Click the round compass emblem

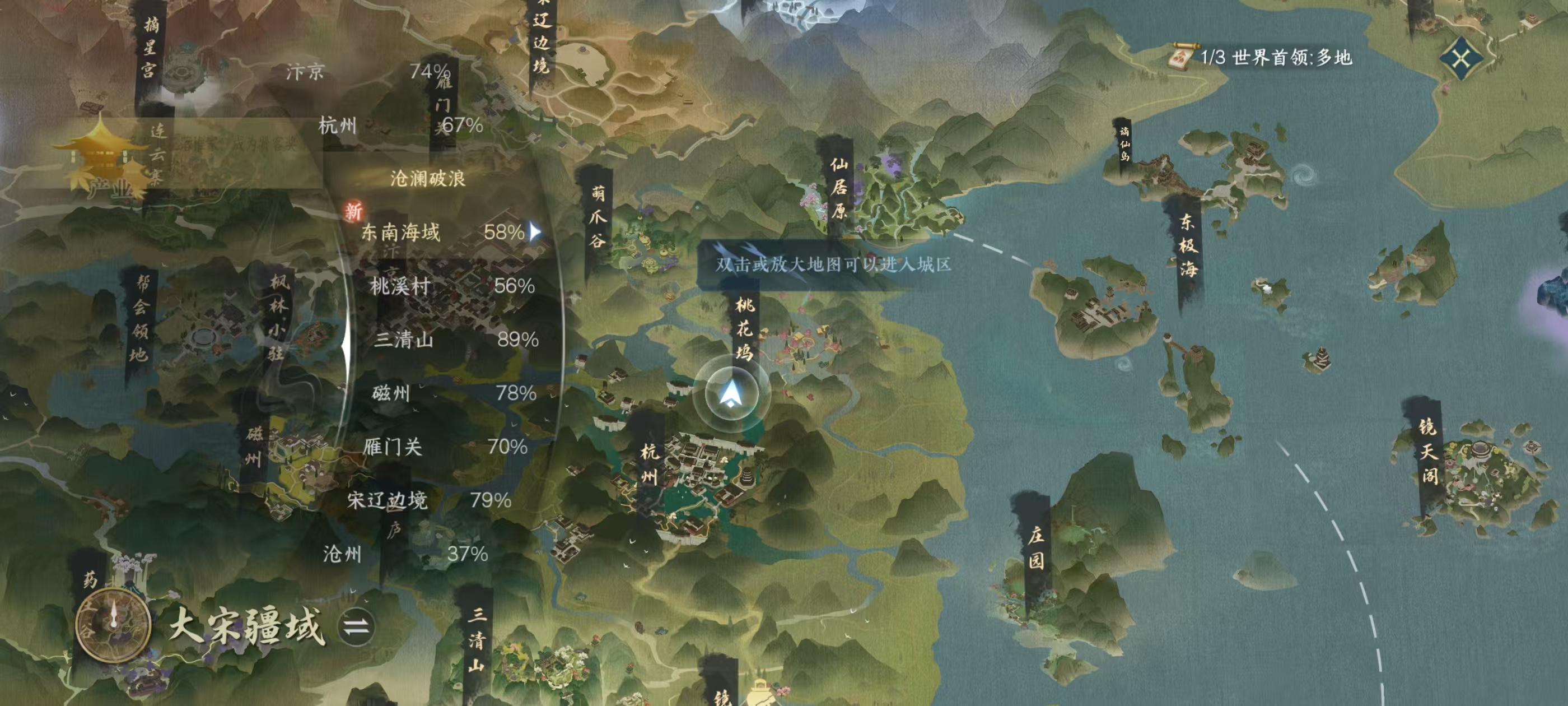point(113,625)
